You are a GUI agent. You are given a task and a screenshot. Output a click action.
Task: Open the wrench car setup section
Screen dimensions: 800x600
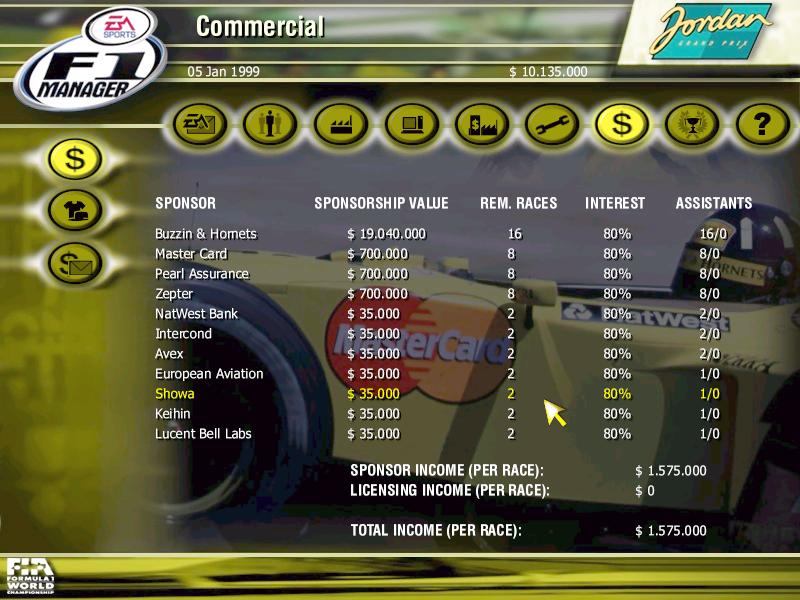pyautogui.click(x=551, y=124)
